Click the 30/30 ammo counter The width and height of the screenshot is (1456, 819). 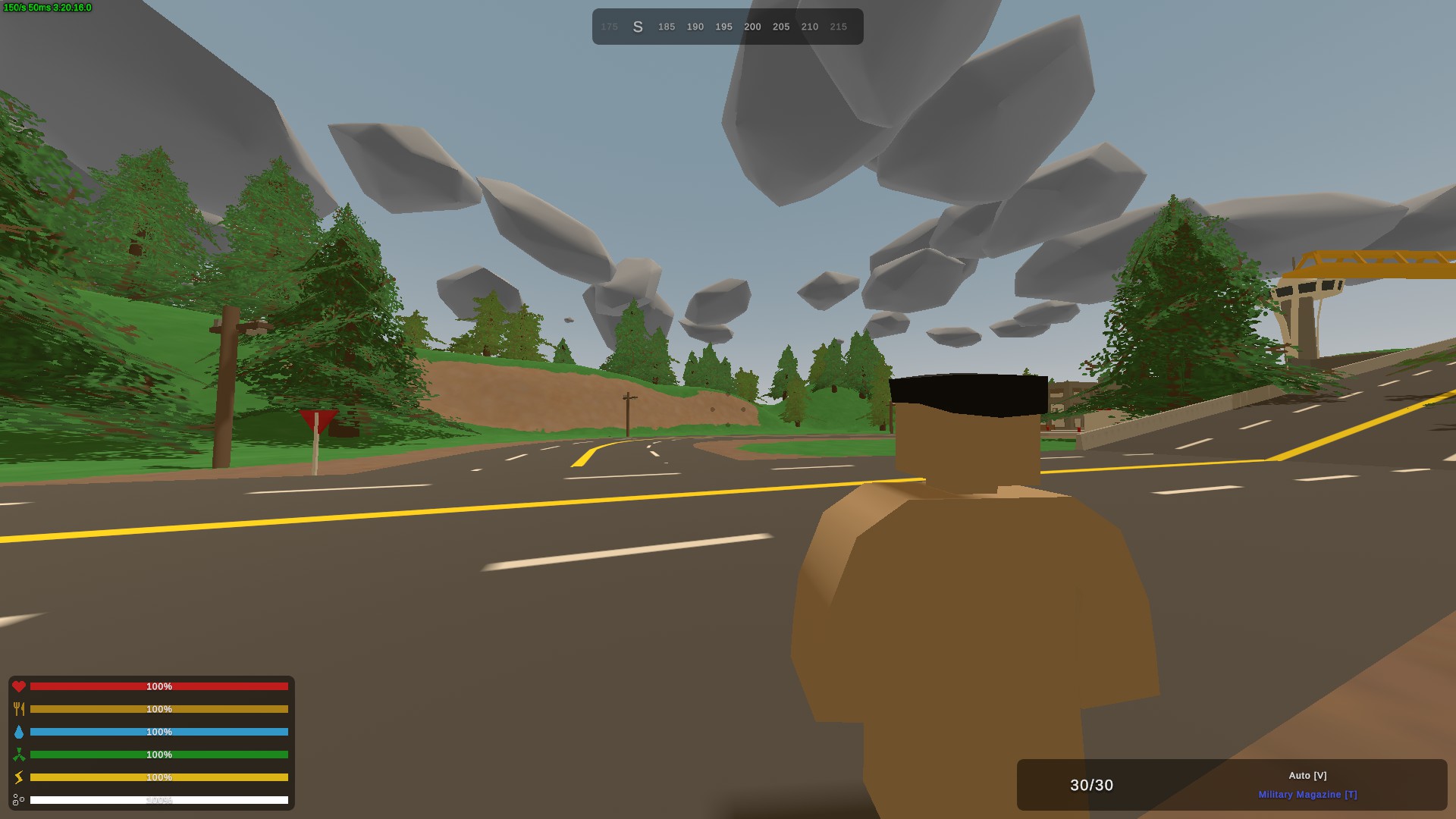click(x=1090, y=786)
